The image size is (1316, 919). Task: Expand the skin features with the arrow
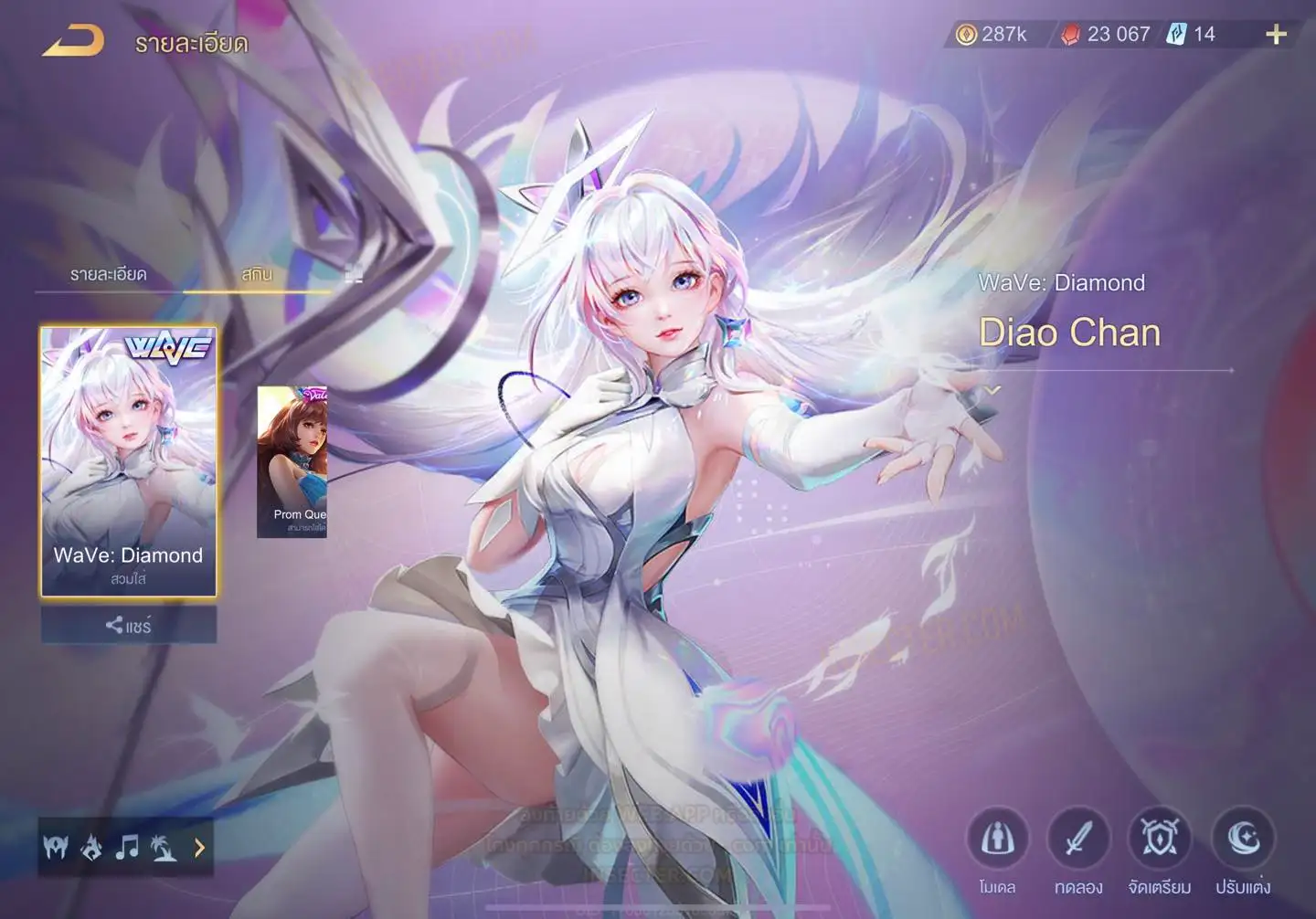(199, 849)
